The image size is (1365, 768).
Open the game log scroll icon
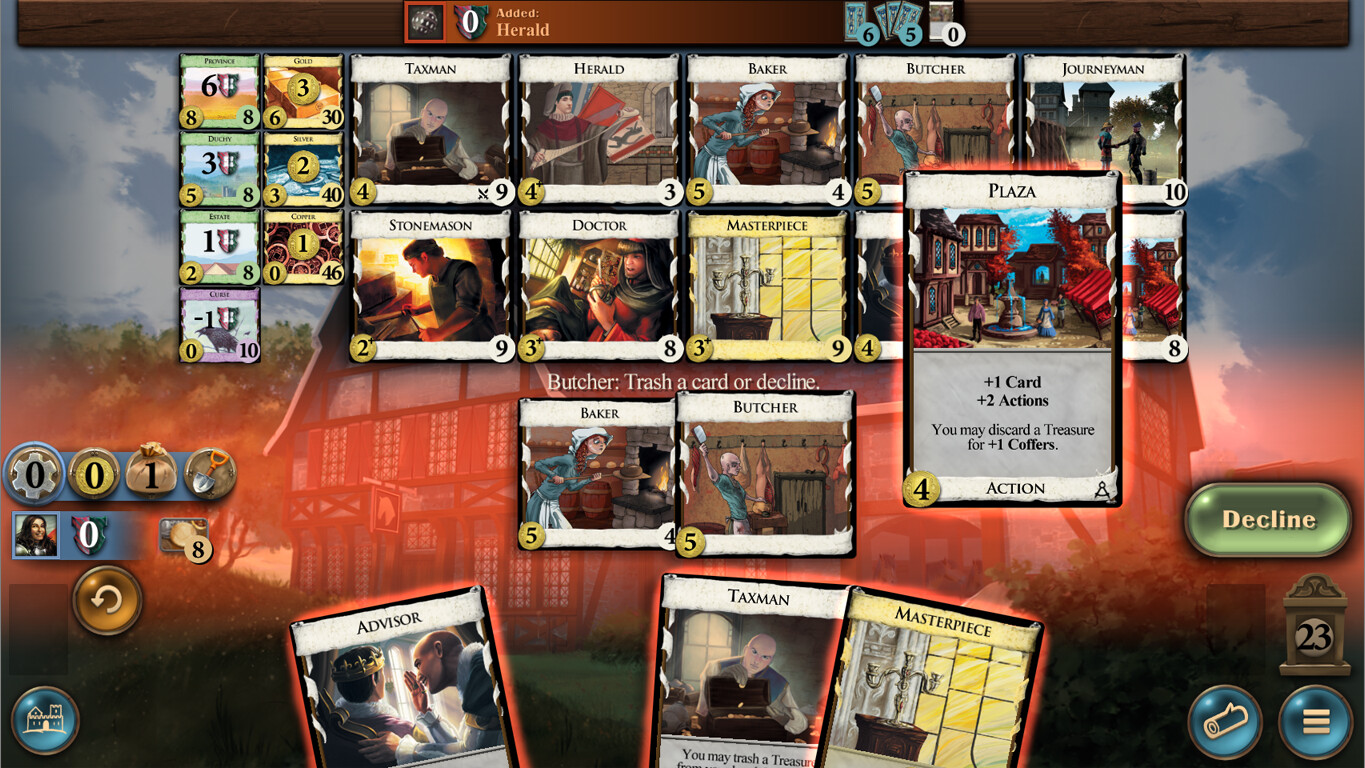[x=1225, y=719]
